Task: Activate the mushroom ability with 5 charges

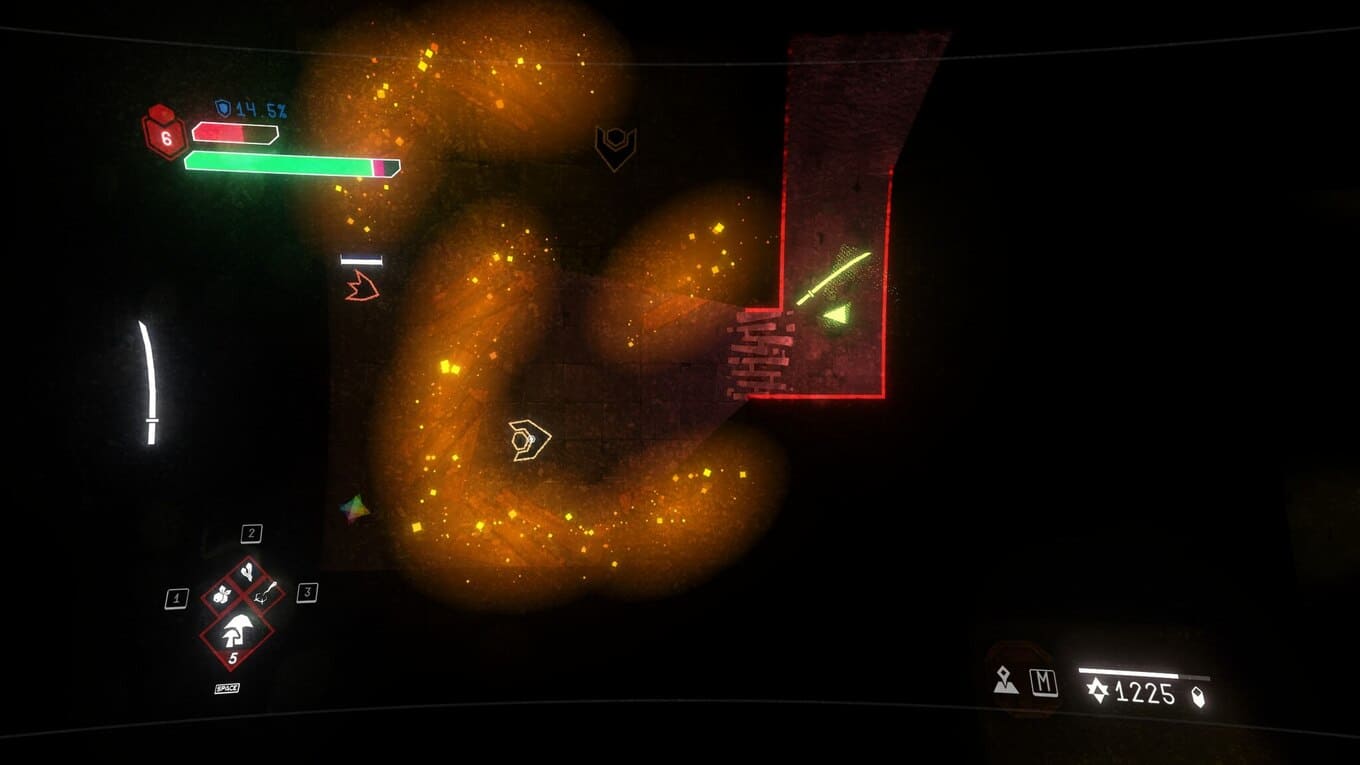Action: click(x=237, y=632)
